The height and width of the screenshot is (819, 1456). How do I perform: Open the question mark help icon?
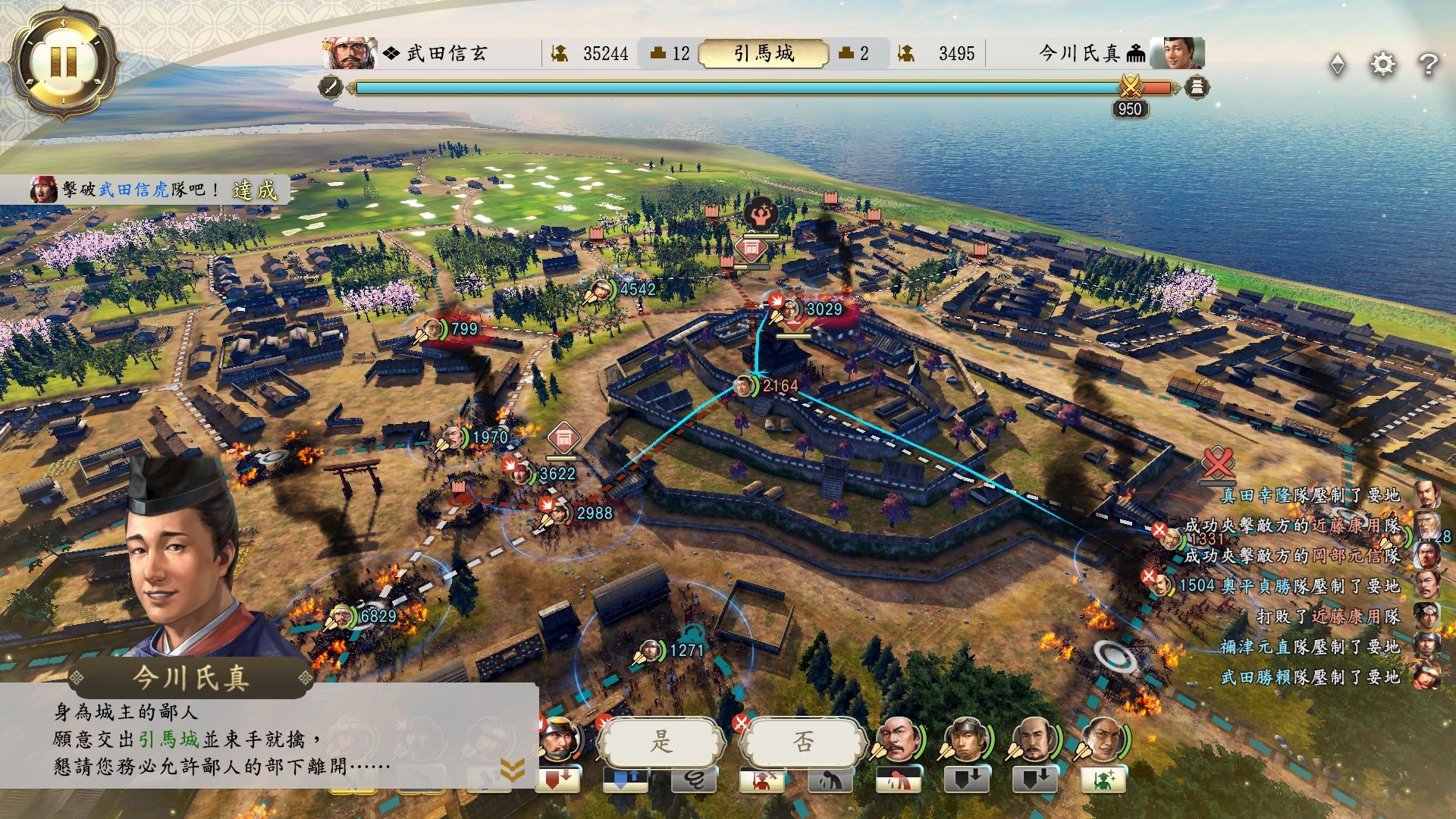click(1428, 64)
